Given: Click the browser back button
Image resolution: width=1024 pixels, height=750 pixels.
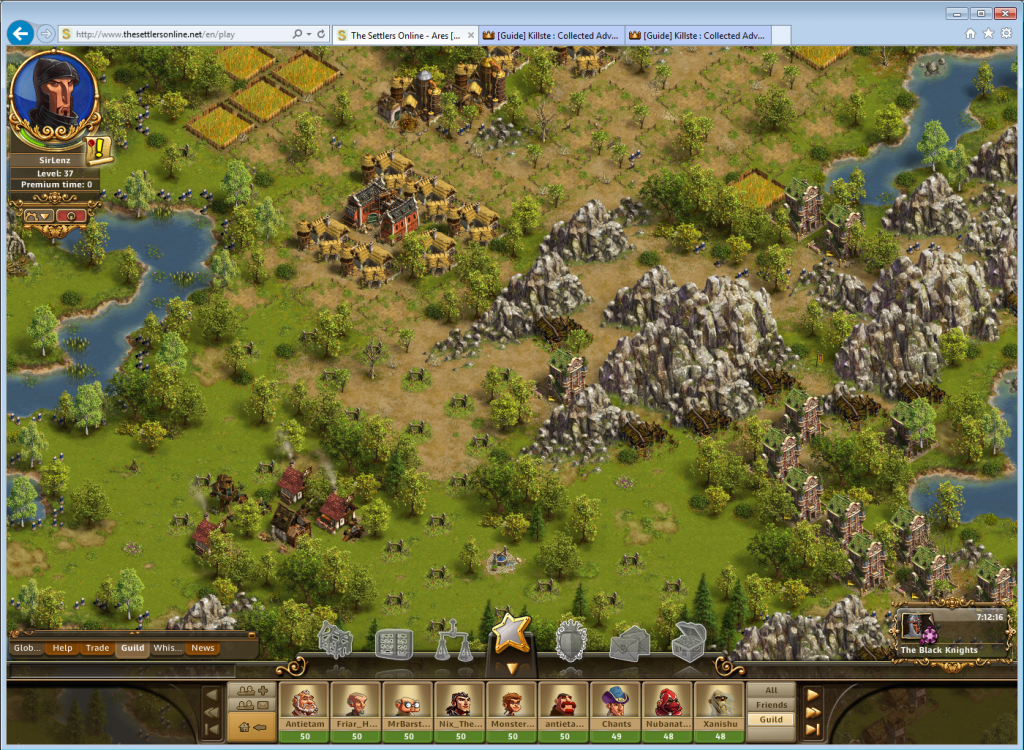Looking at the screenshot, I should coord(20,34).
